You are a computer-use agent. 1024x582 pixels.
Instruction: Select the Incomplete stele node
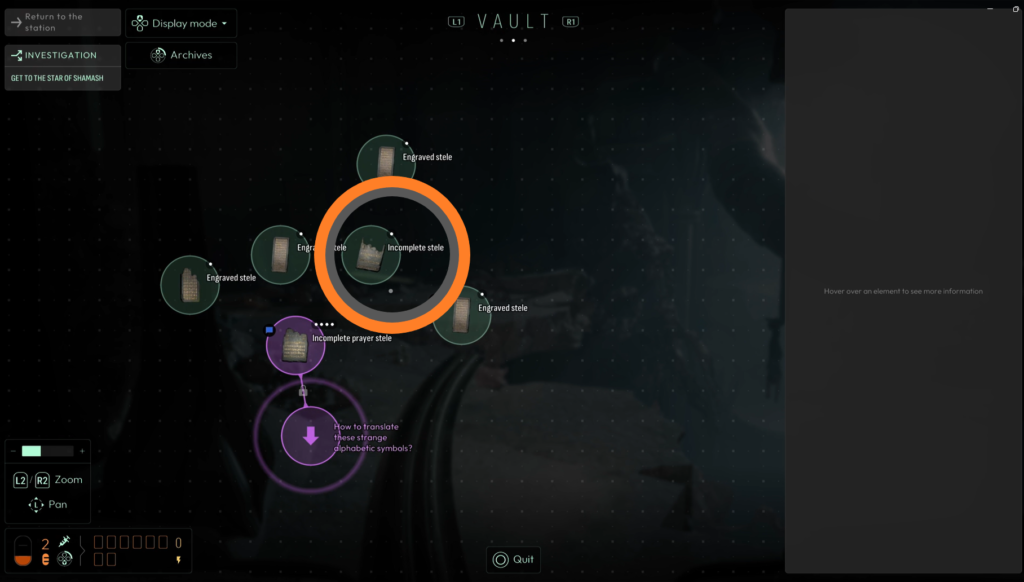(x=371, y=255)
